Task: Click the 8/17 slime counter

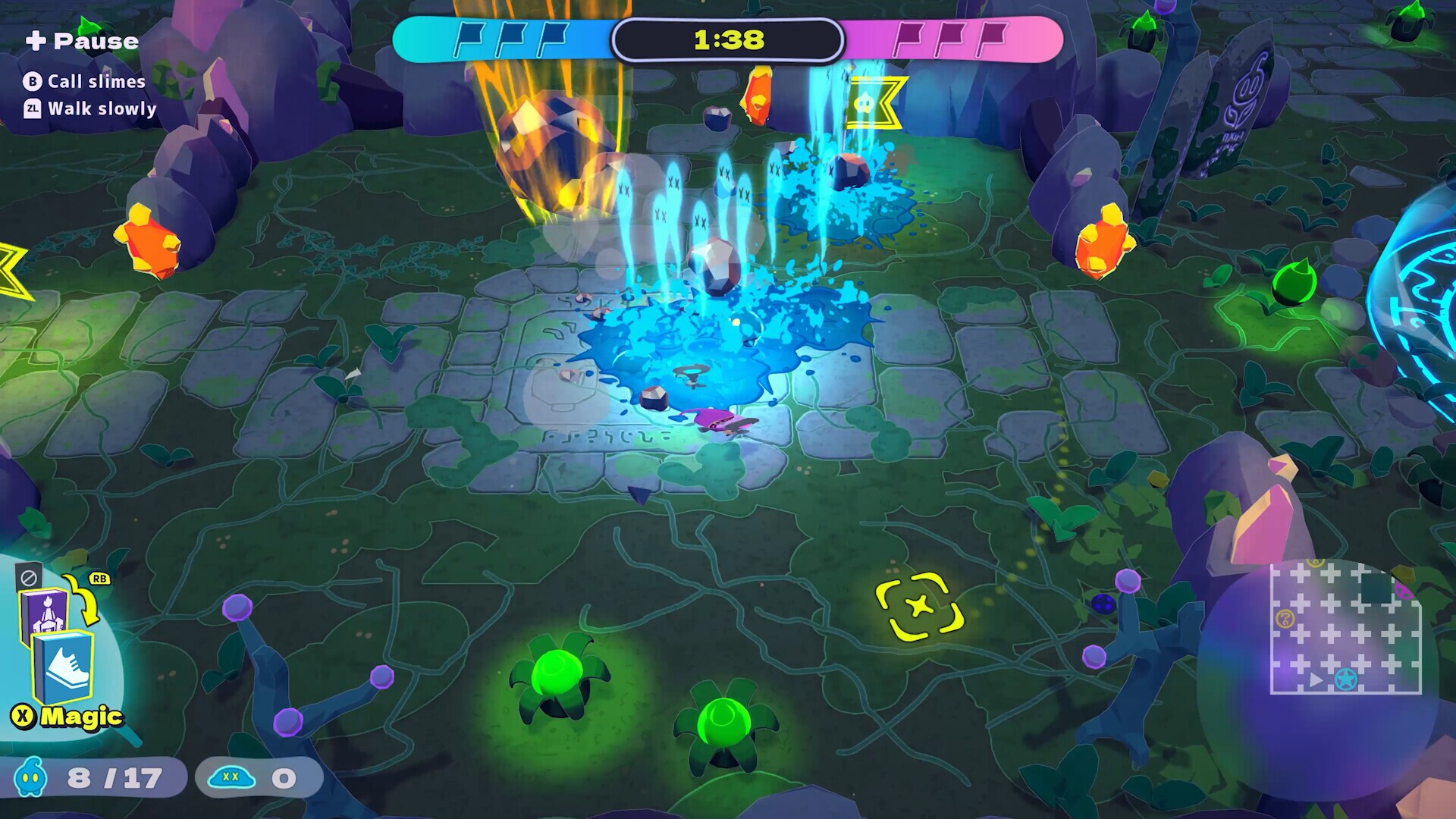Action: click(114, 777)
